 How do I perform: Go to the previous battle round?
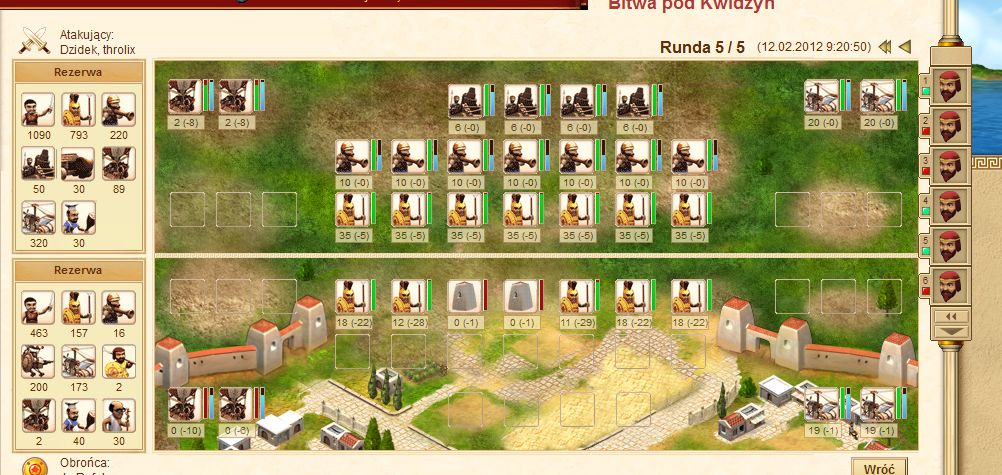[905, 47]
